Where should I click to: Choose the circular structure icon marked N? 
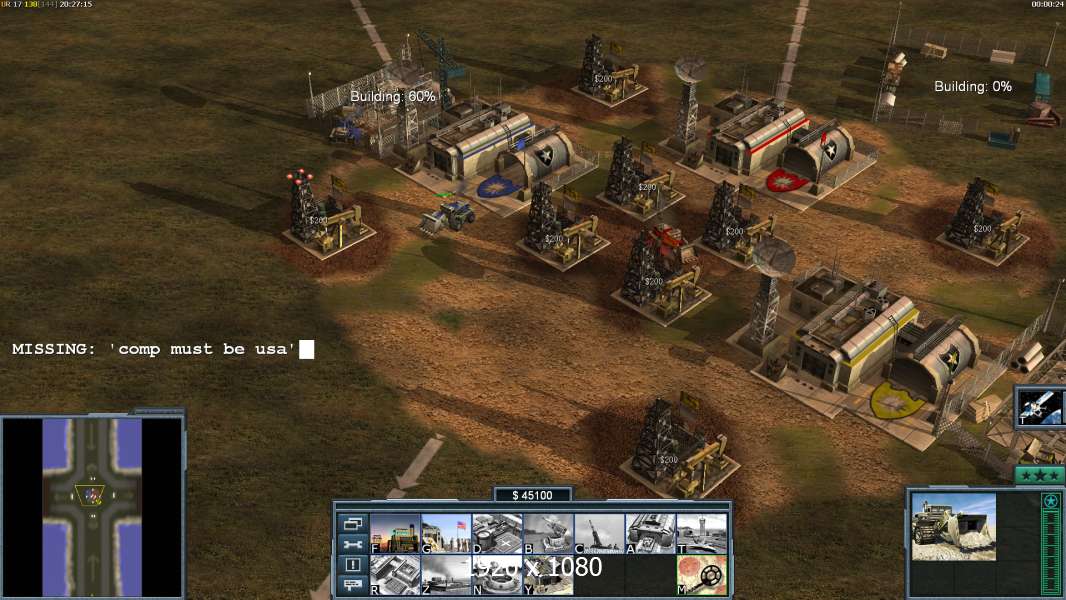click(497, 575)
